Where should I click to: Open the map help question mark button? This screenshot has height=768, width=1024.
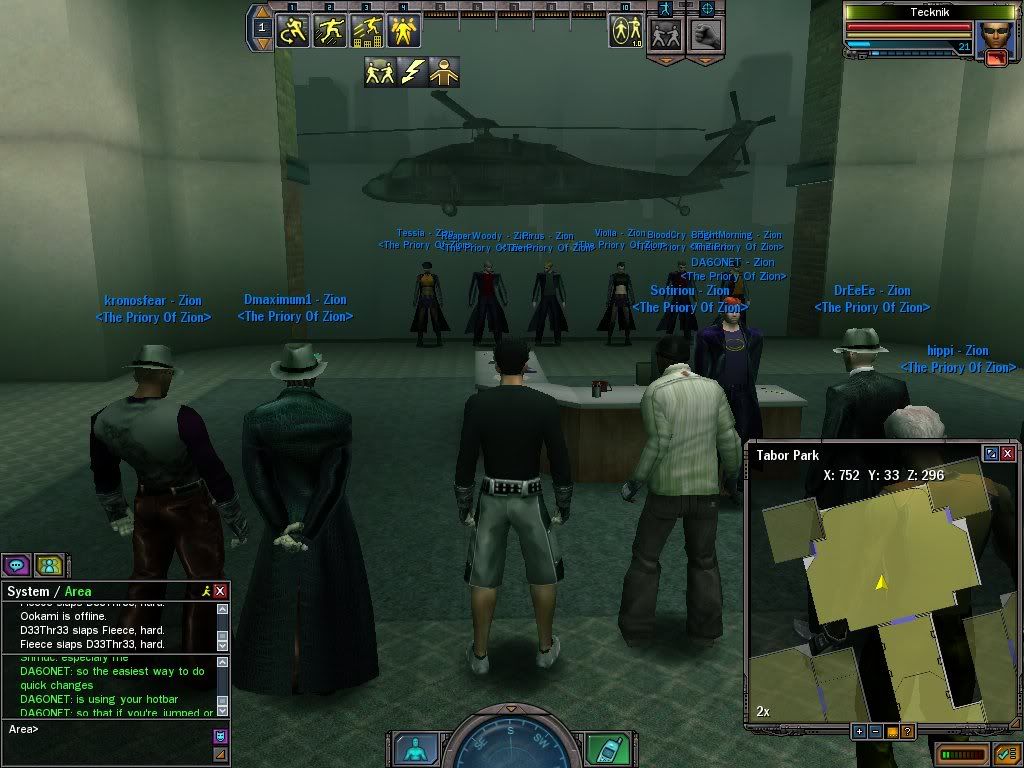click(908, 732)
